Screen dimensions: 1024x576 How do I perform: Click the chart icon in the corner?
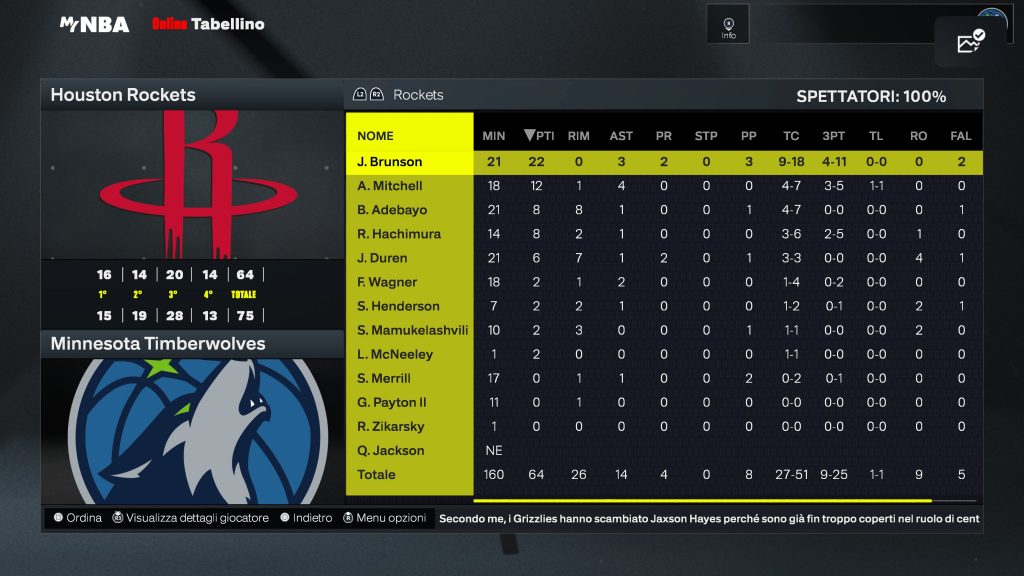pyautogui.click(x=970, y=42)
